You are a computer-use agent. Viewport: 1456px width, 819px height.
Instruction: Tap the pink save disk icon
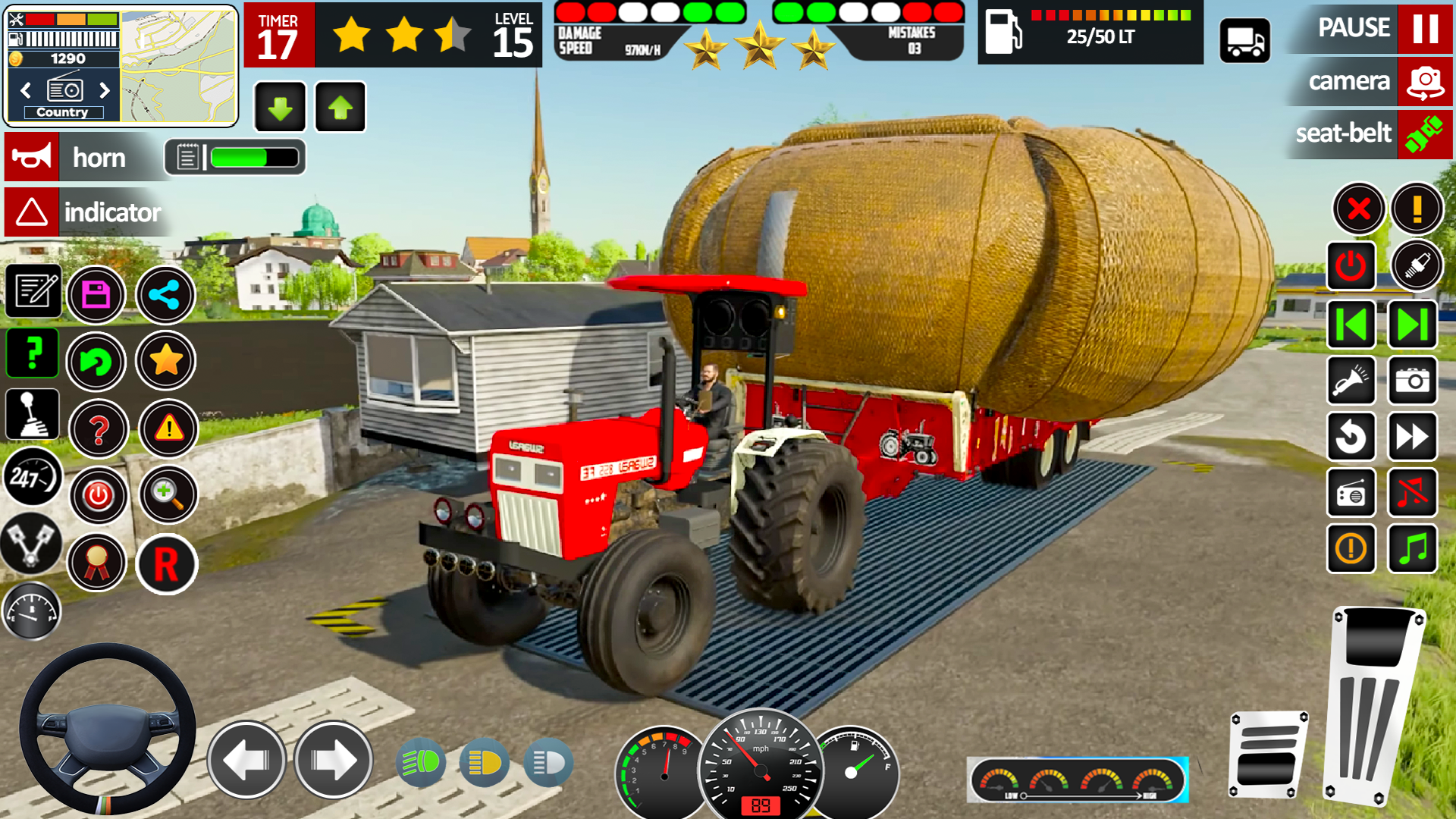[96, 295]
